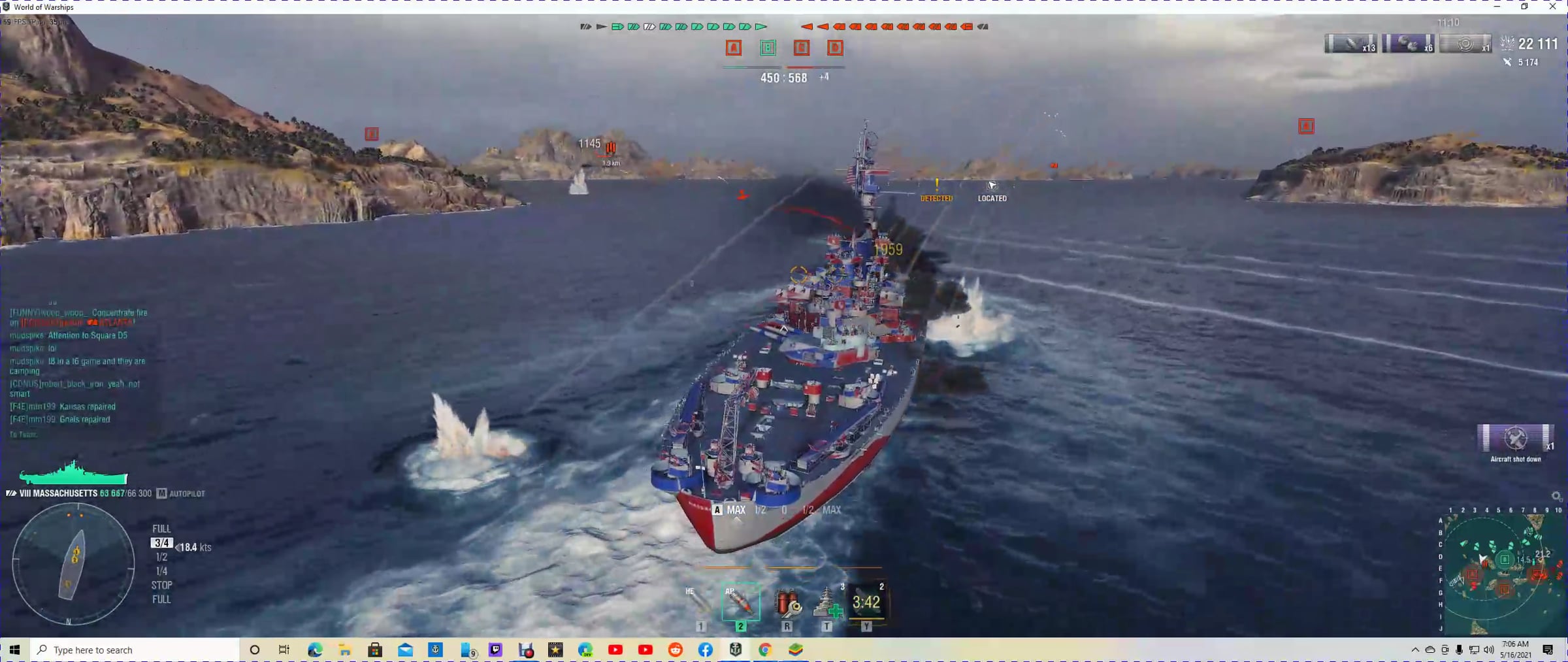1568x662 pixels.
Task: Activate the Damage Control Party consumable
Action: [x=787, y=602]
